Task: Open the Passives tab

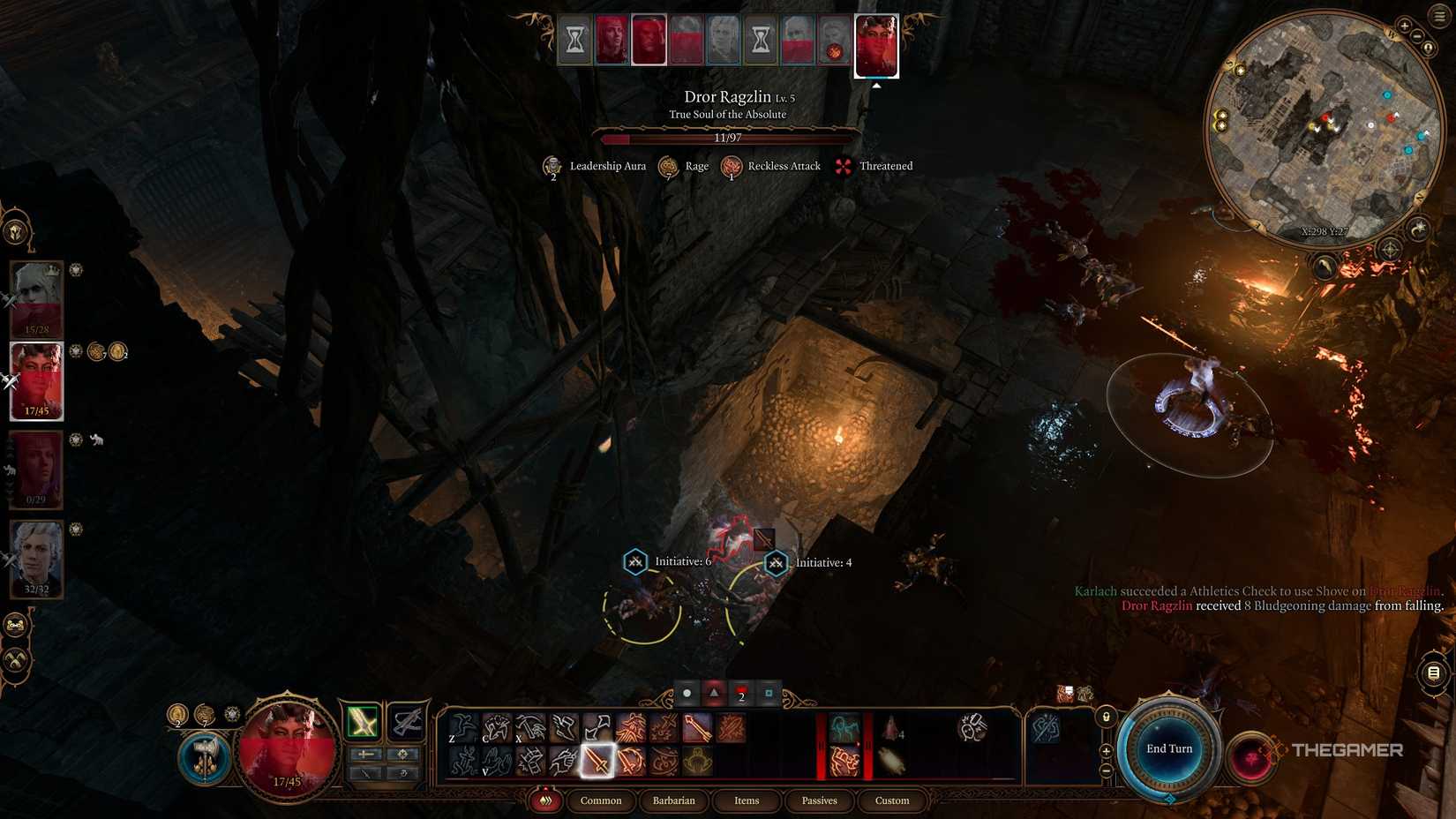Action: click(x=819, y=801)
